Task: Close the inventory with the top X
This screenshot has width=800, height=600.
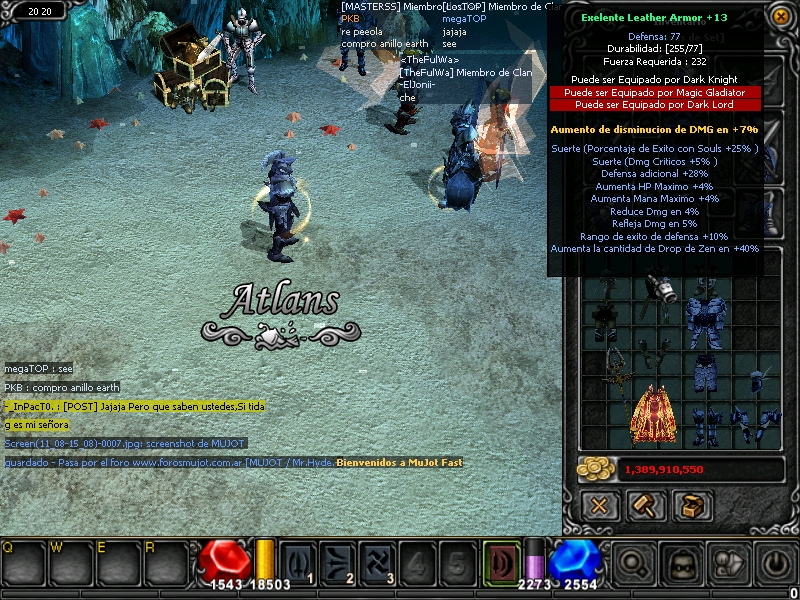Action: point(779,16)
